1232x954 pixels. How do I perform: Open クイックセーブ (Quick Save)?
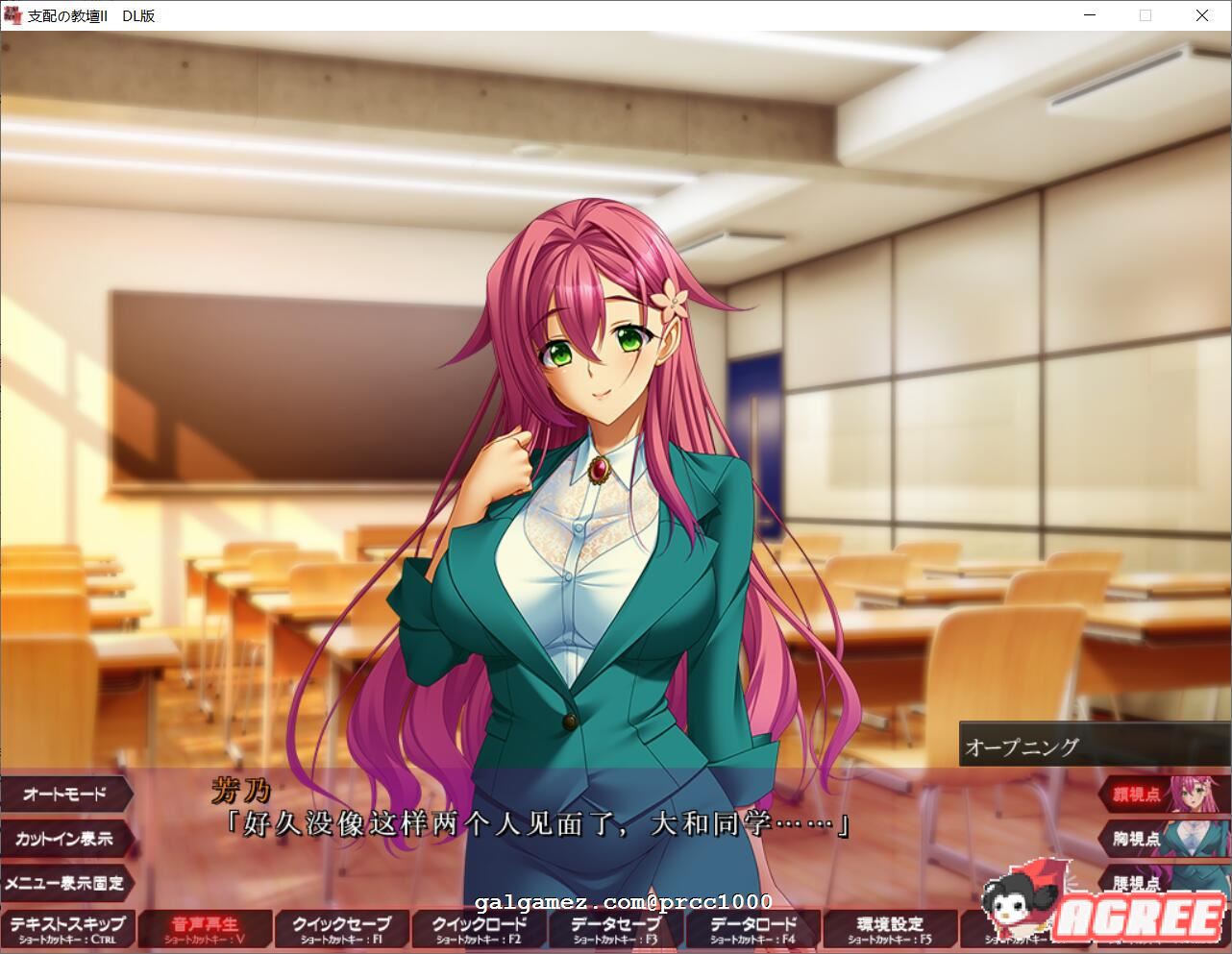point(341,928)
